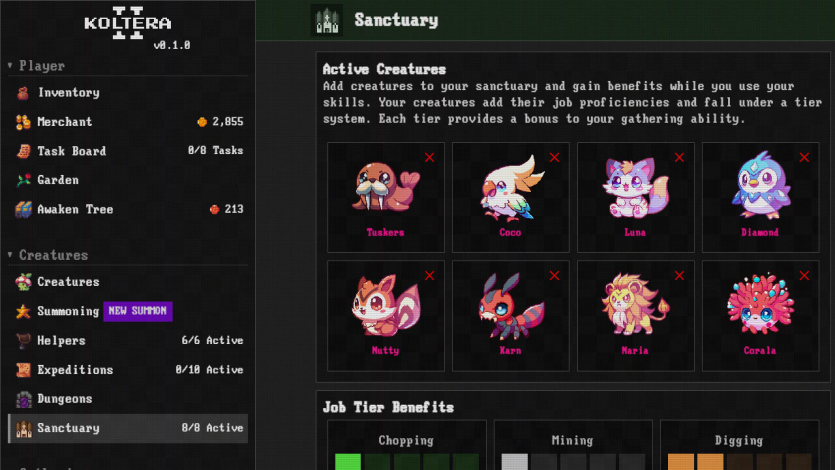Go to the Merchant page
Screen dimensions: 835x470
click(x=65, y=122)
